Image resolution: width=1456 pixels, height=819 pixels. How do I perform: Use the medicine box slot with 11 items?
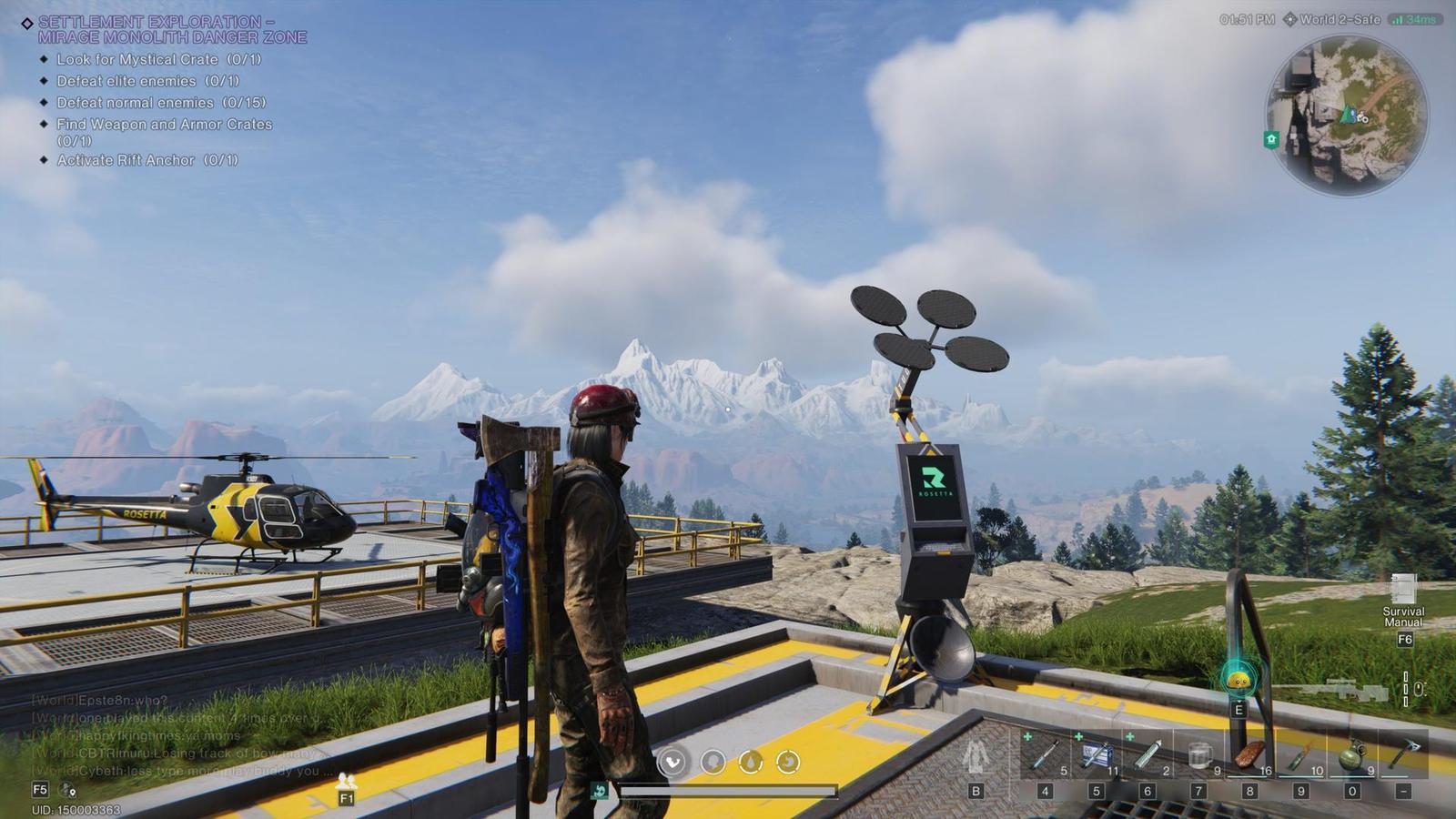[1096, 754]
